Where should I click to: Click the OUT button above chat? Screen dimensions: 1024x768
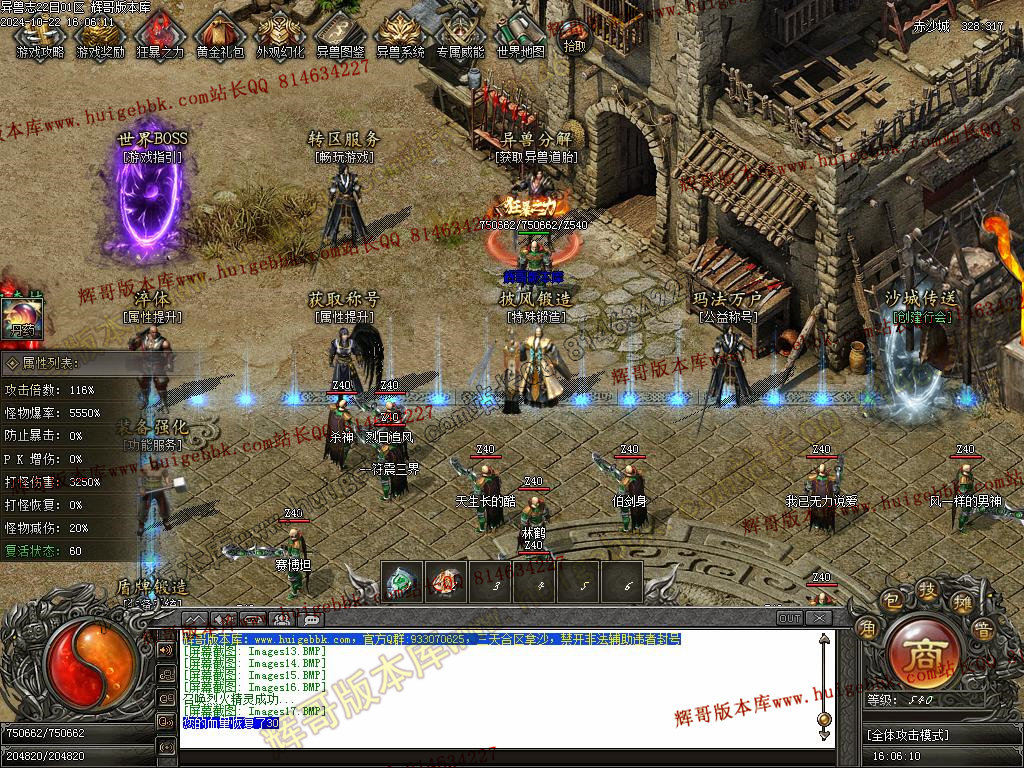point(790,618)
